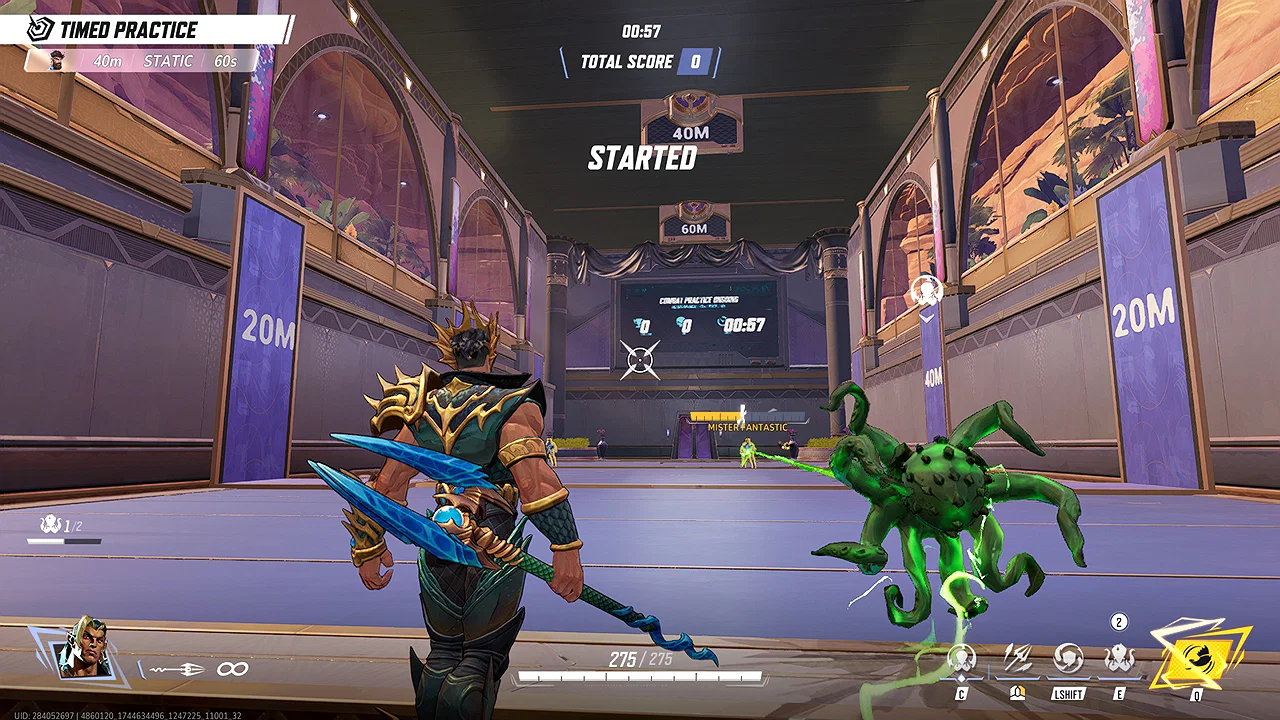The height and width of the screenshot is (720, 1280).
Task: Change the STATIC target mode setting
Action: point(168,61)
